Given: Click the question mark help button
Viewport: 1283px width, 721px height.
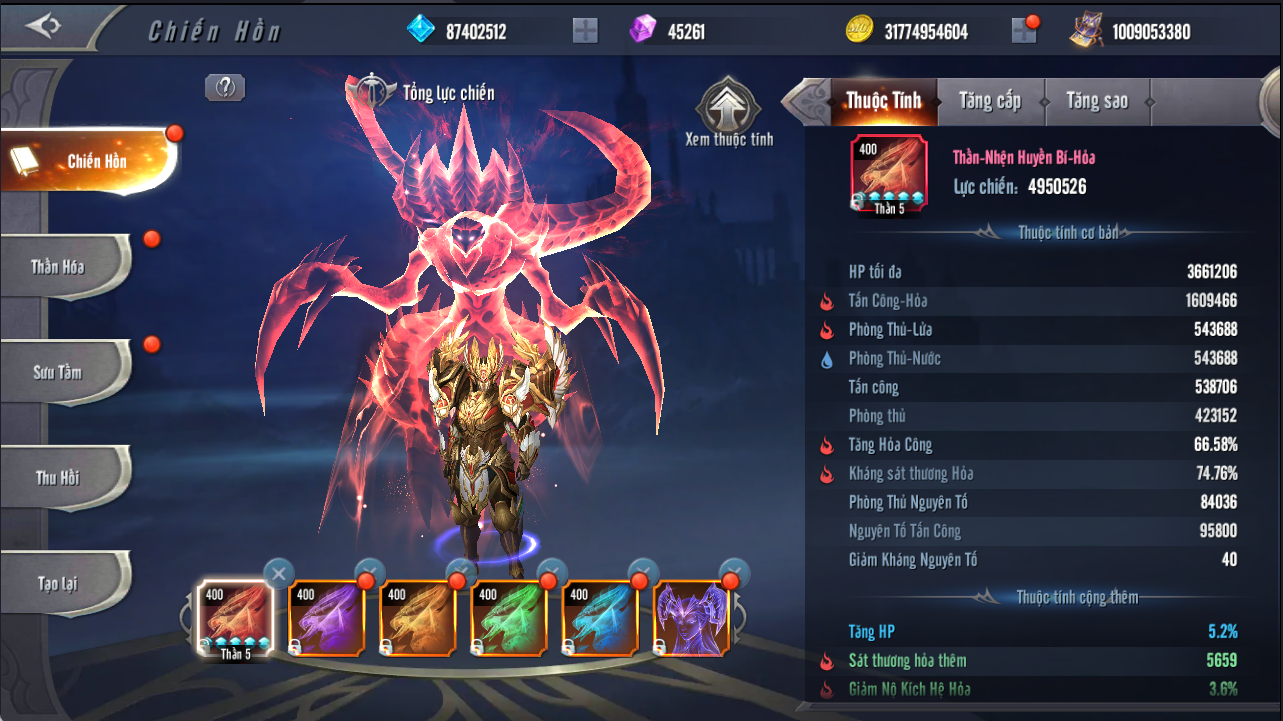Looking at the screenshot, I should 225,88.
